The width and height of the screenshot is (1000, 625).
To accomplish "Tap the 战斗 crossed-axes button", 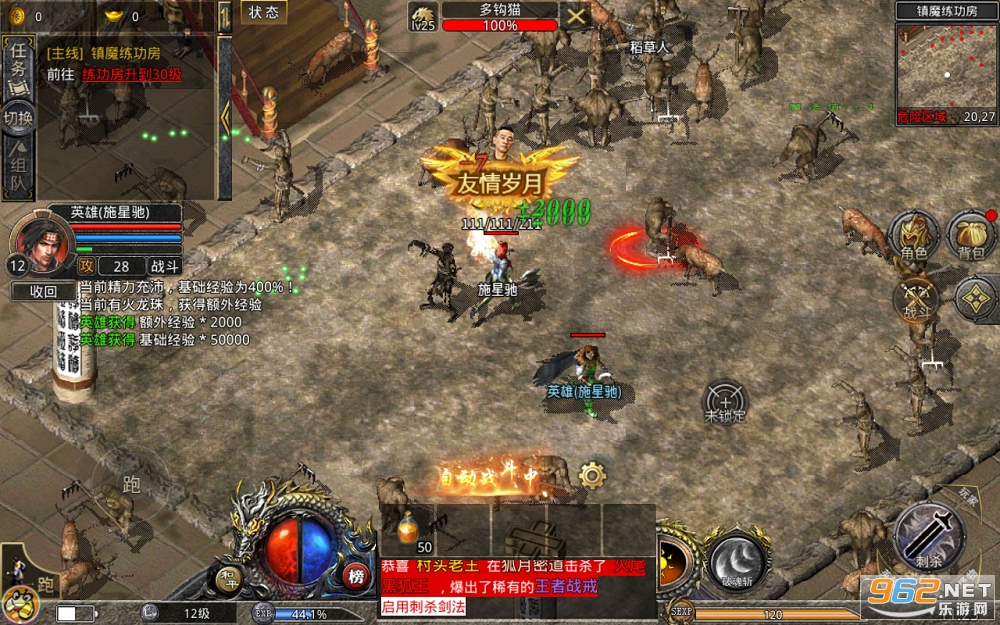I will point(916,297).
